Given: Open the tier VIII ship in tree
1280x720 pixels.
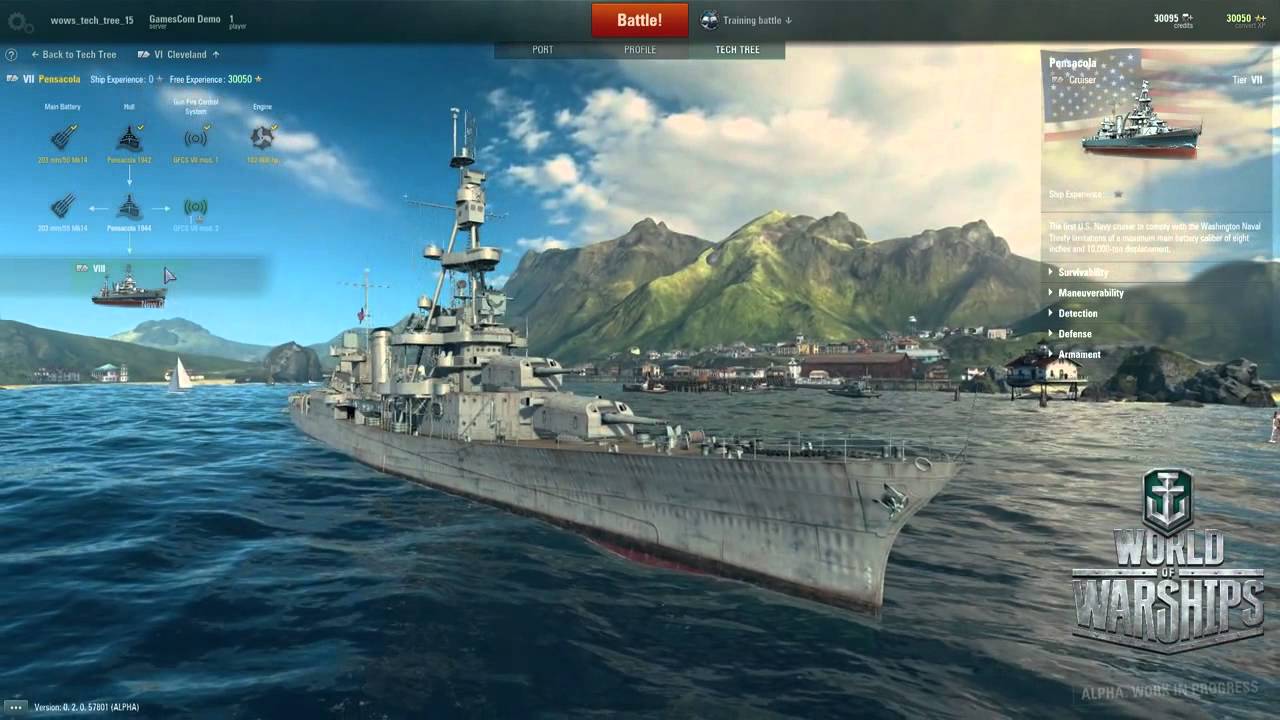Looking at the screenshot, I should tap(129, 286).
